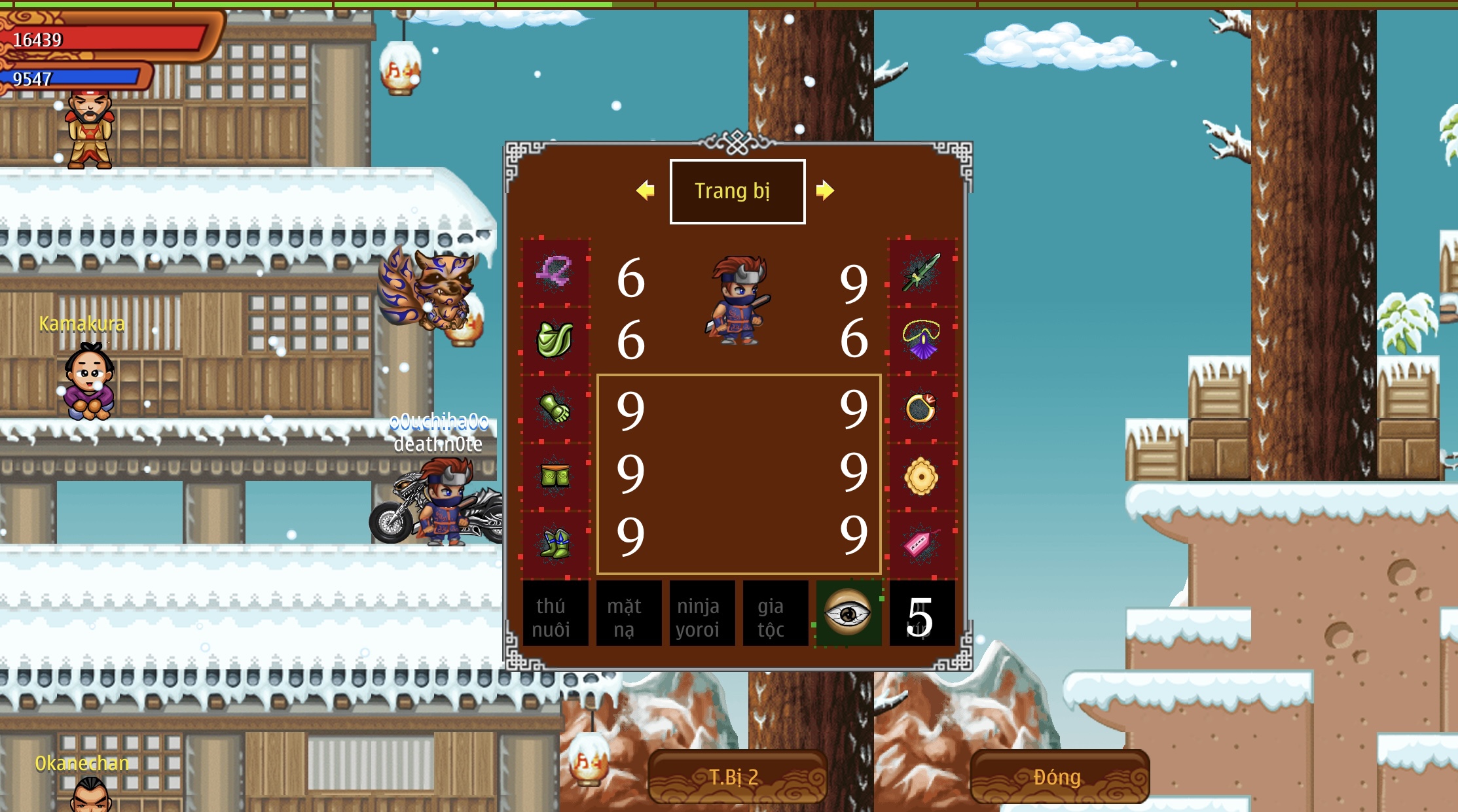
Task: Select the golden flower pendant slot
Action: [x=921, y=476]
